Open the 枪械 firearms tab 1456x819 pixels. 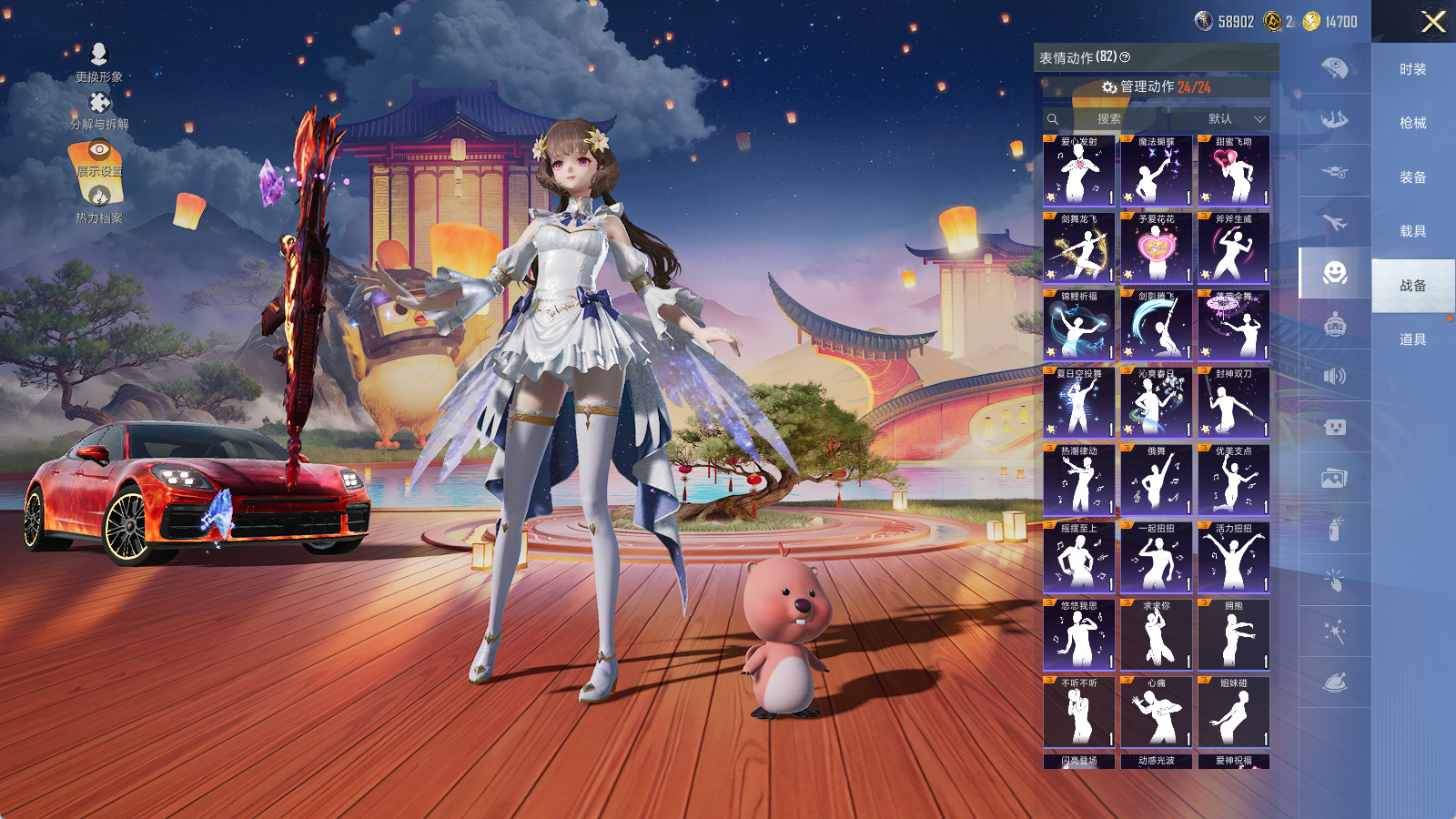(x=1412, y=123)
